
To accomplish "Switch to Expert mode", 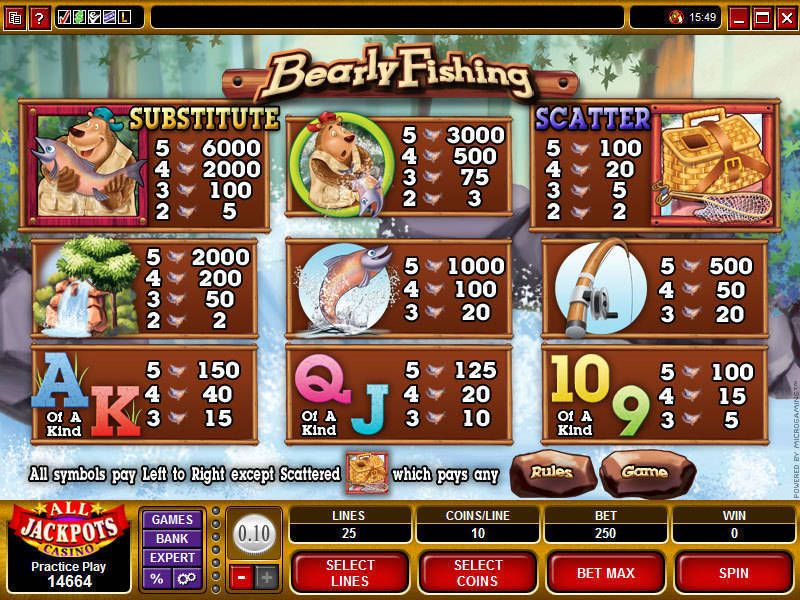I will pyautogui.click(x=172, y=558).
